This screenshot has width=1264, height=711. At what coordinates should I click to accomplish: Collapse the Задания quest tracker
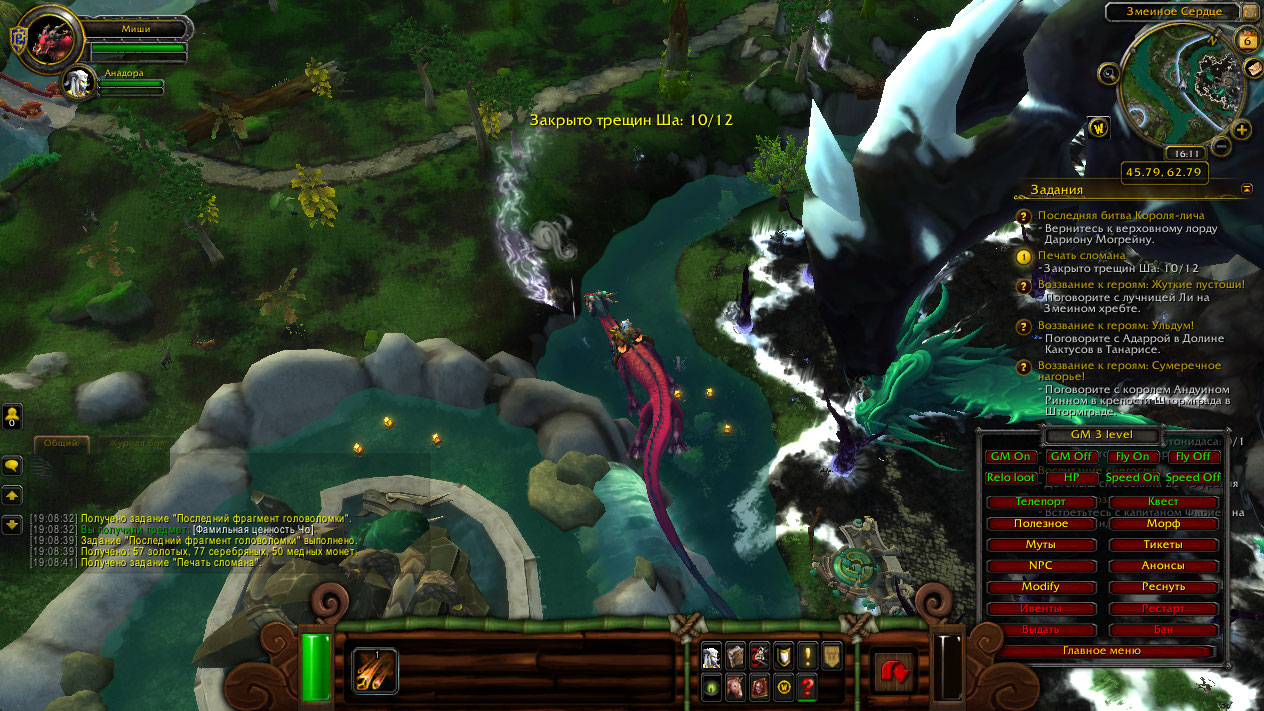1247,188
